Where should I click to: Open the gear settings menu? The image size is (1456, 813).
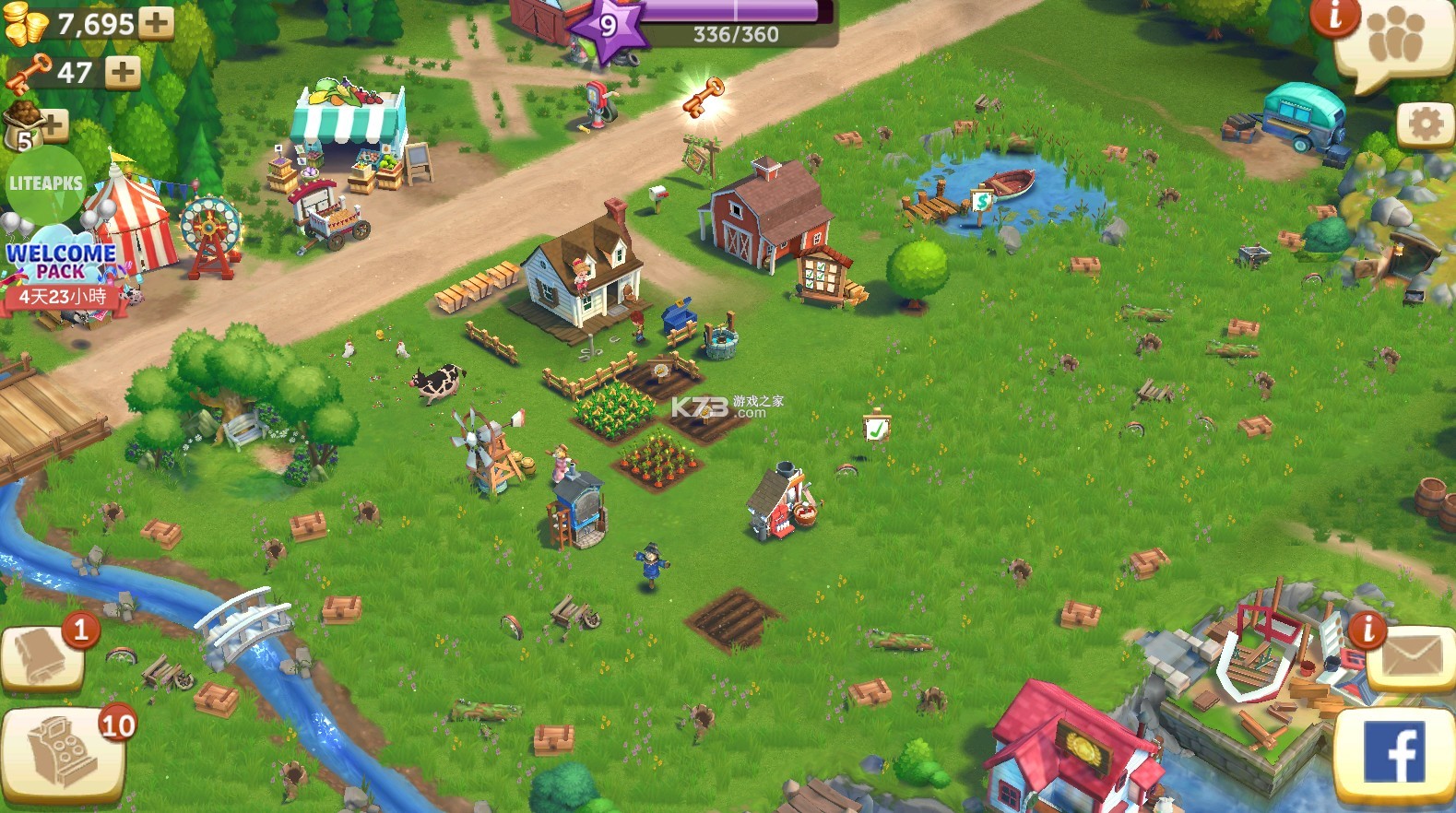tap(1425, 124)
